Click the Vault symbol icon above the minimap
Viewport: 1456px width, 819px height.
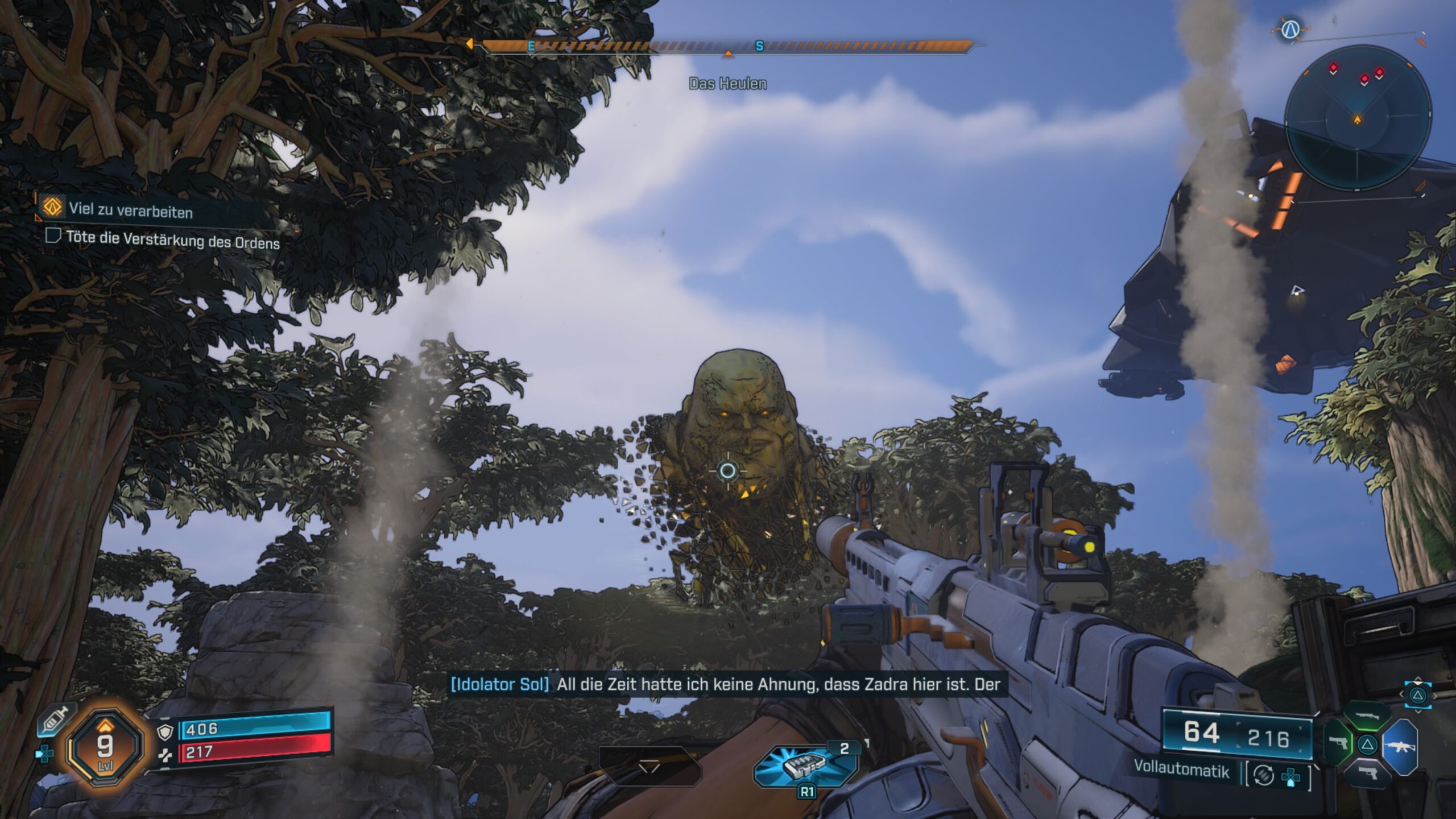1289,29
